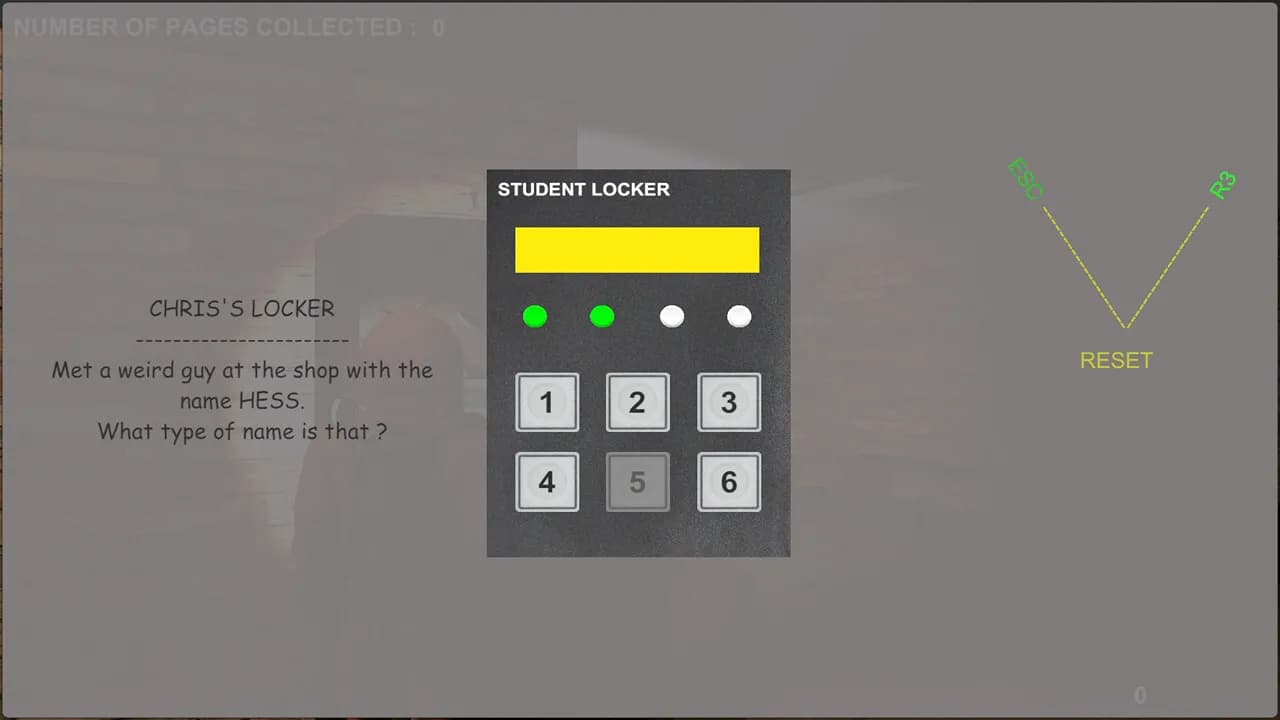The image size is (1280, 720).
Task: Choose the greyed-out 5 key
Action: 638,482
